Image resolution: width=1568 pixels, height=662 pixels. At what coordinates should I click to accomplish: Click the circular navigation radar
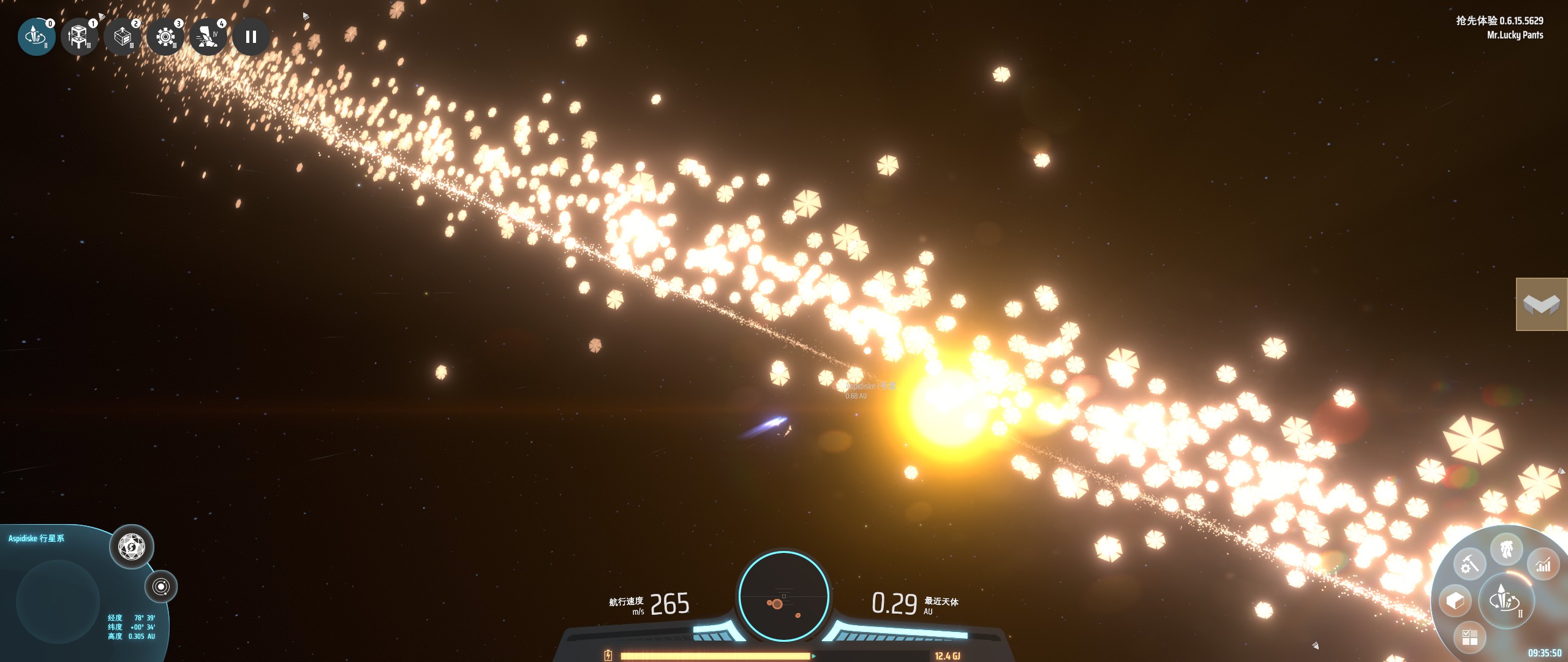[783, 596]
